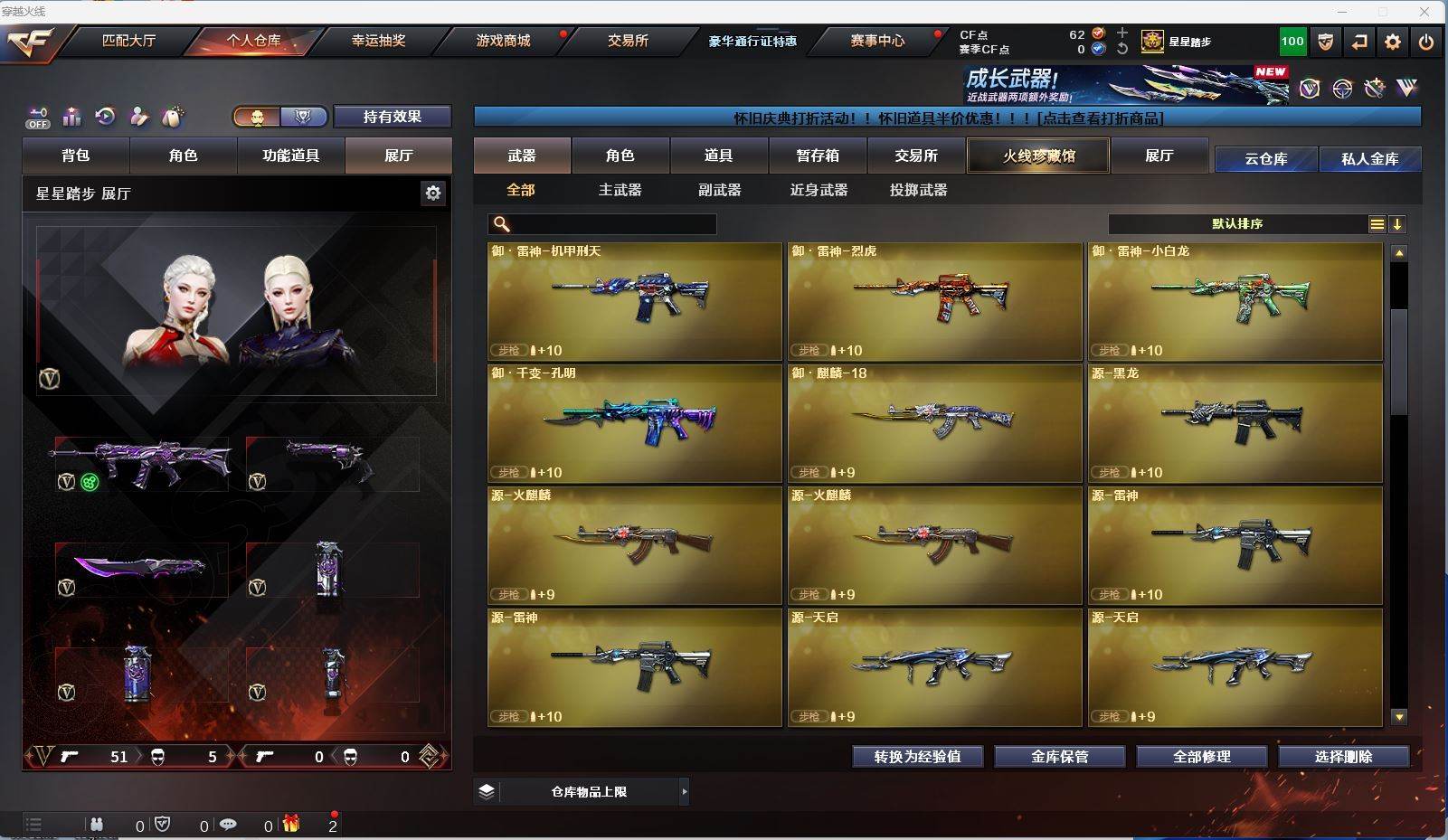Open the 交易所 top menu entry
This screenshot has width=1448, height=840.
pyautogui.click(x=628, y=41)
